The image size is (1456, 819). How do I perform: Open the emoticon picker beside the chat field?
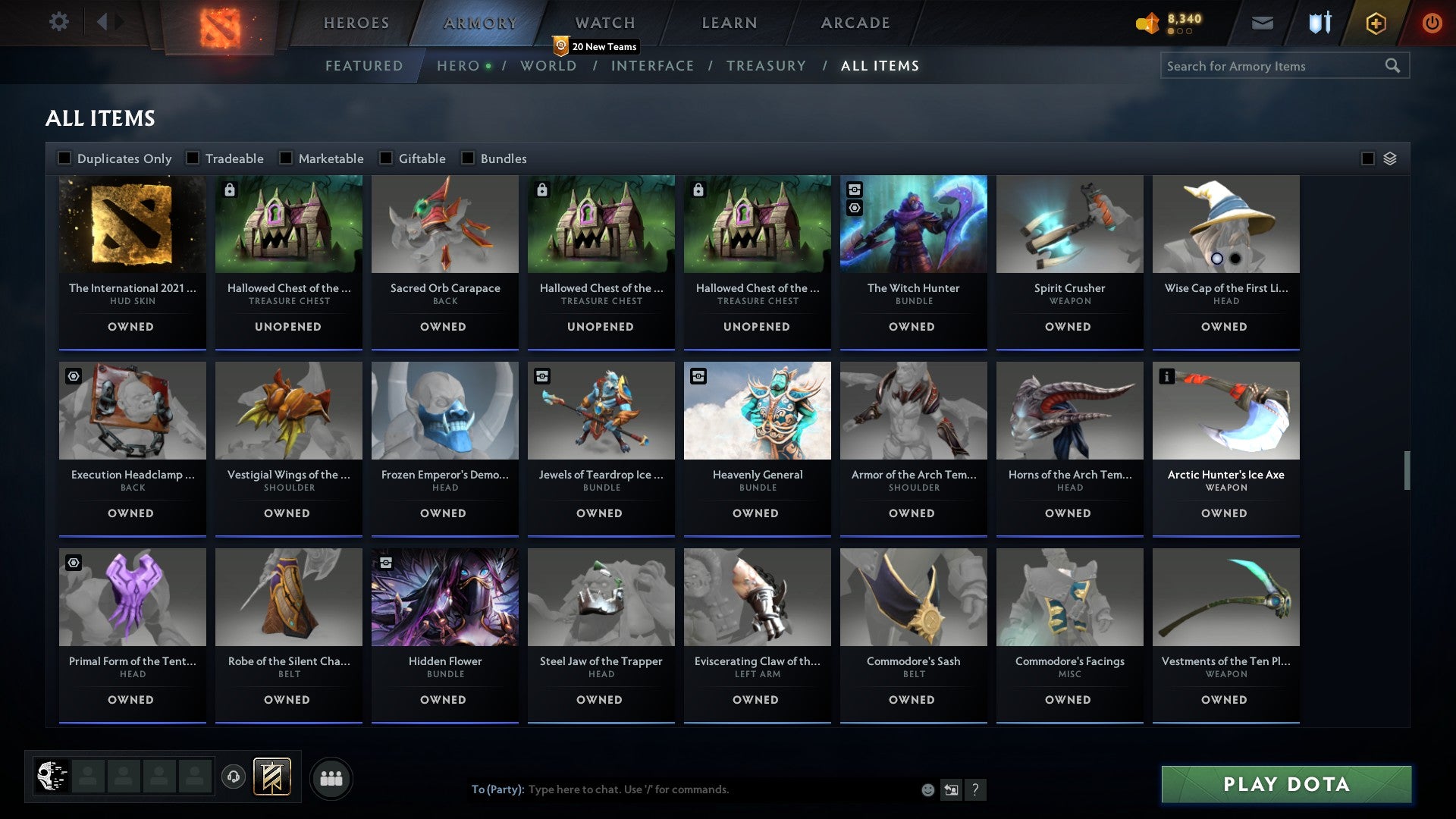[927, 789]
